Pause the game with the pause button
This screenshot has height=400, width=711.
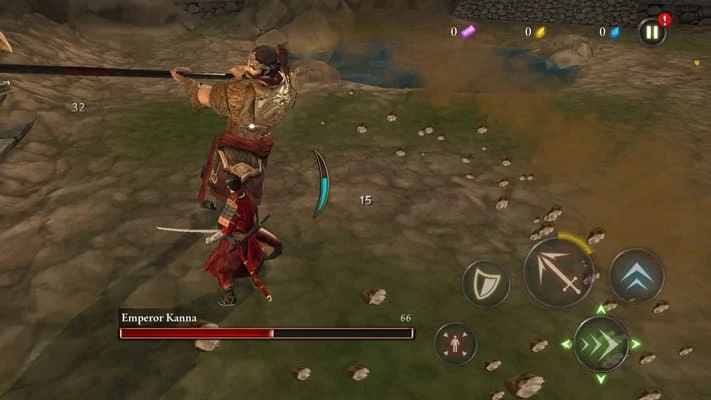point(652,32)
